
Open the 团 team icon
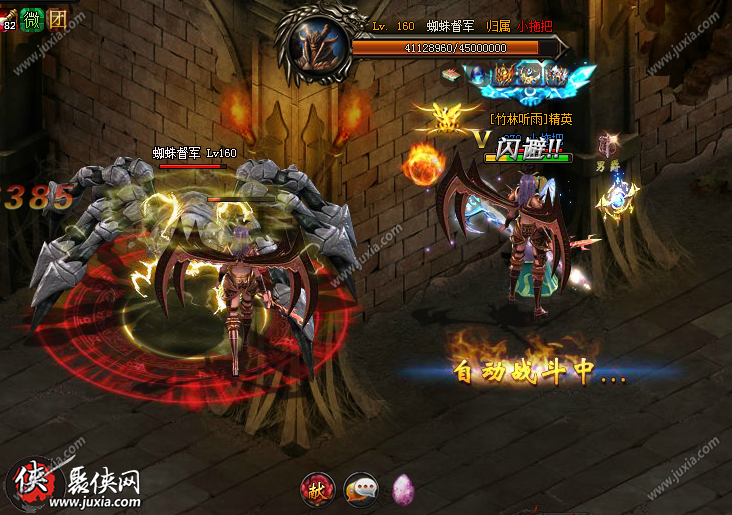(x=57, y=18)
